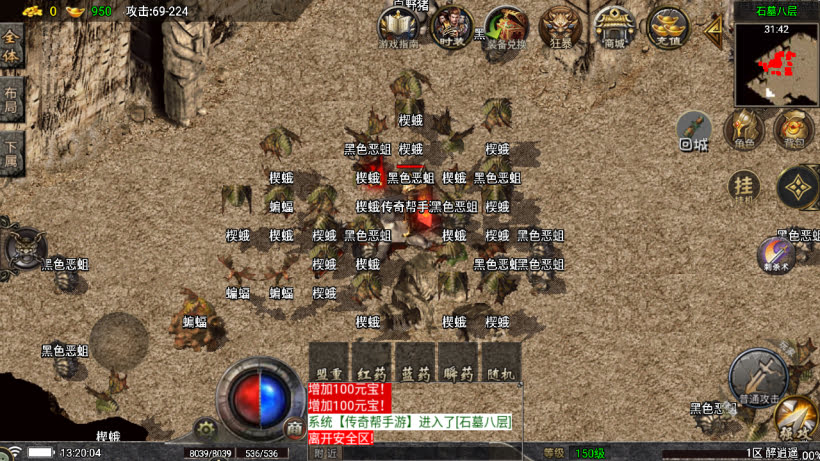The height and width of the screenshot is (461, 820).
Task: Use the 随机 random teleport slot
Action: [503, 362]
